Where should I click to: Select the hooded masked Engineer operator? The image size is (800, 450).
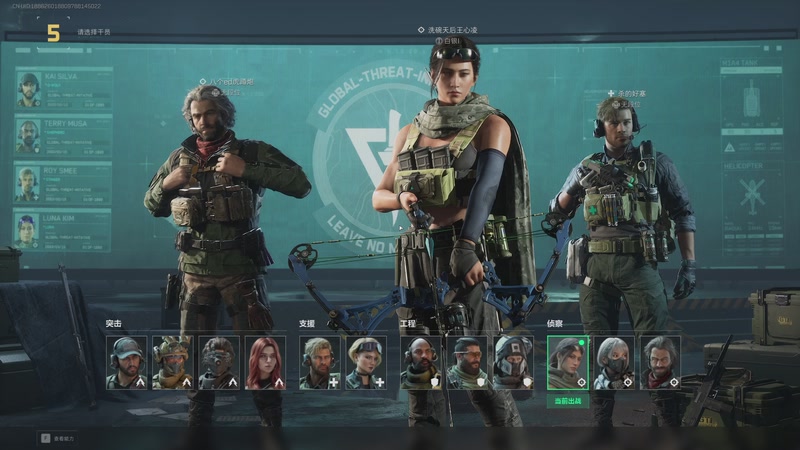coord(513,362)
